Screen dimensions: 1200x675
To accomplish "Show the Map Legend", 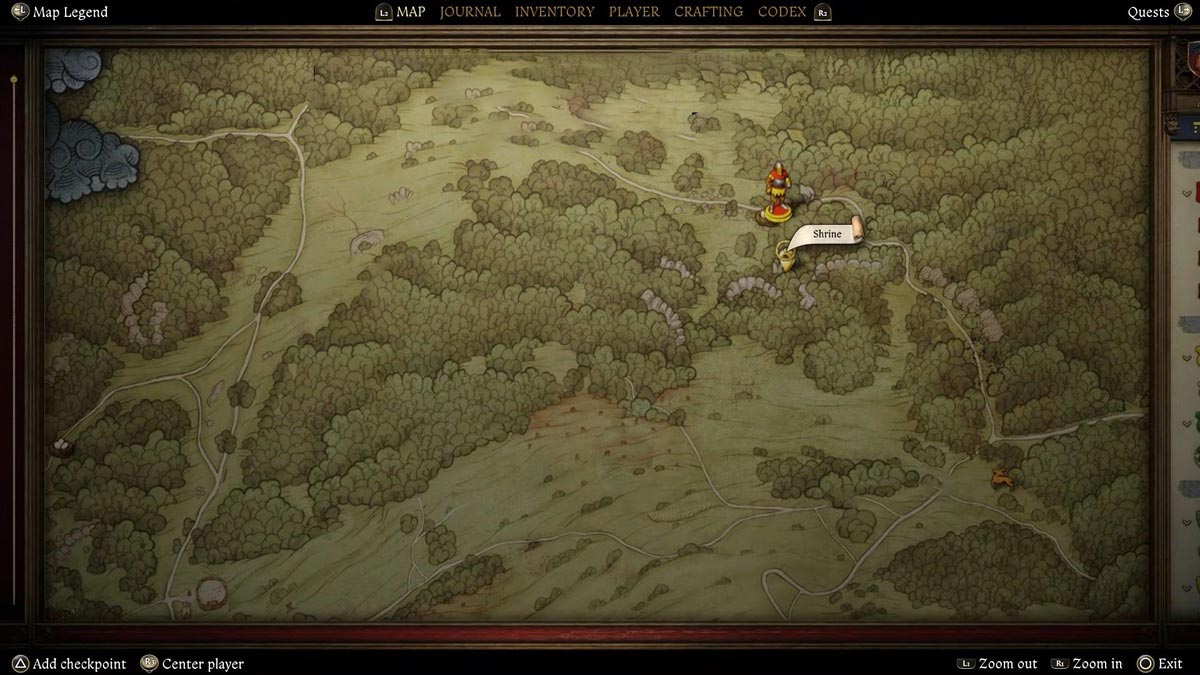I will point(69,12).
